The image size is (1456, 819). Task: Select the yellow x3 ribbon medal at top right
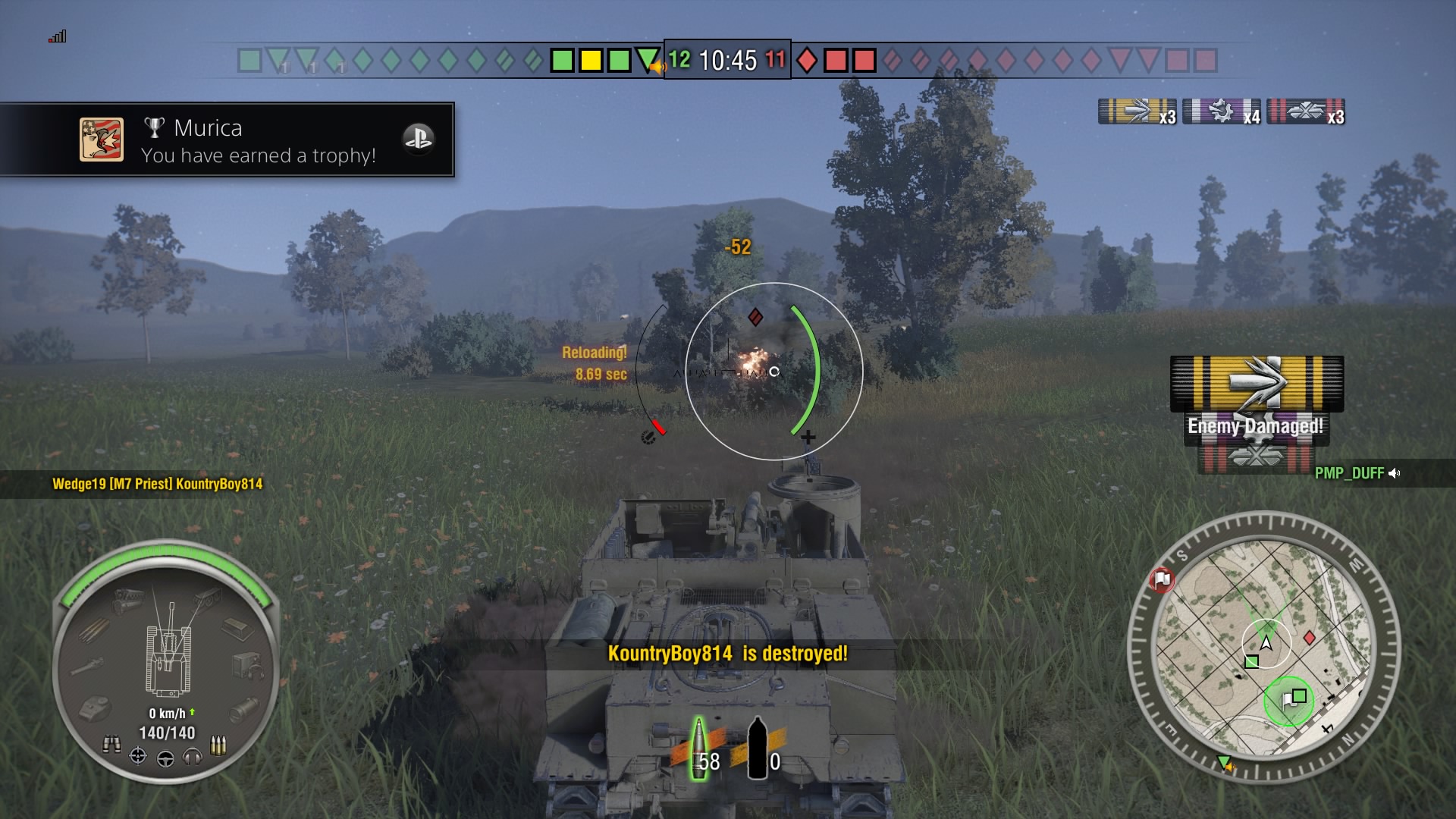[x=1137, y=112]
